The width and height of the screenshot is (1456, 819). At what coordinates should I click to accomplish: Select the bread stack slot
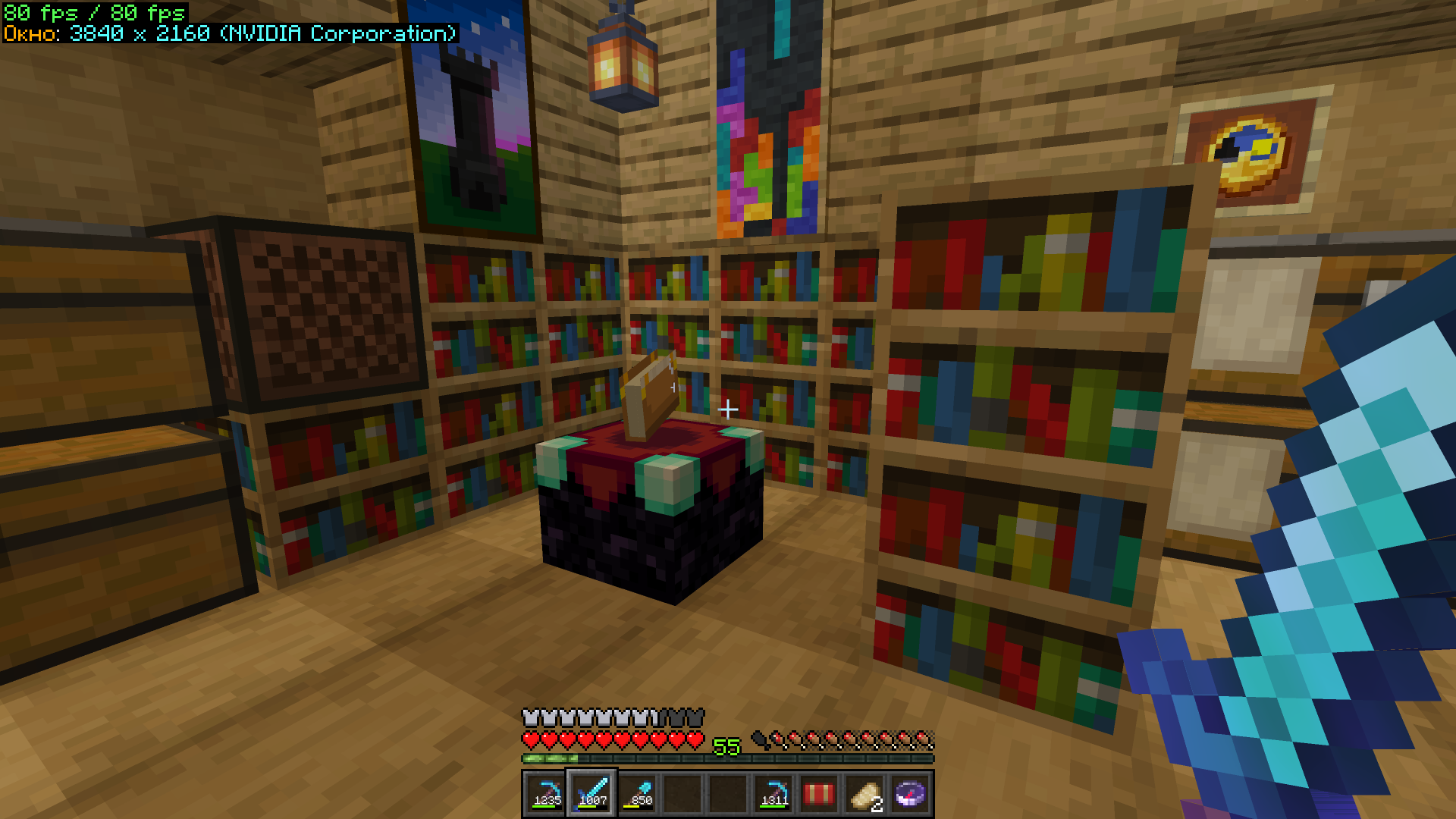[x=864, y=794]
